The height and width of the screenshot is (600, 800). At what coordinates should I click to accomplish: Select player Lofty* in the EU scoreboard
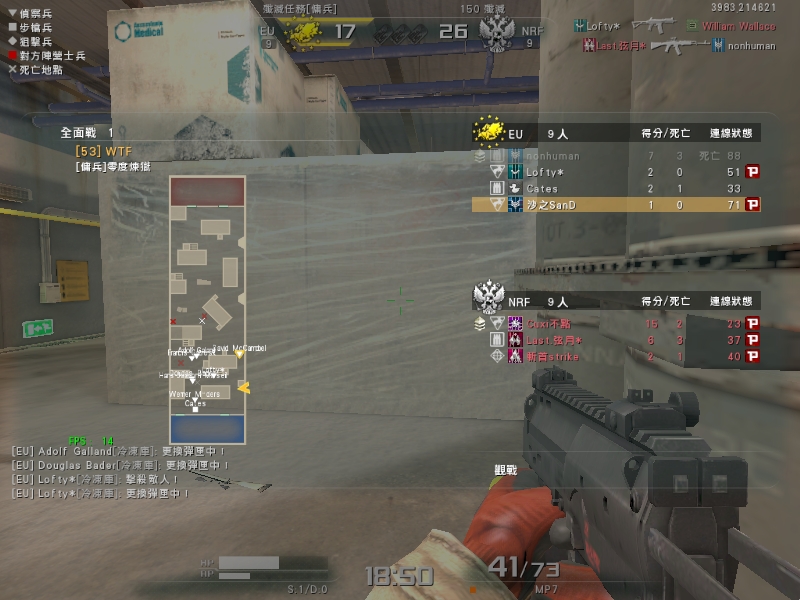(545, 172)
